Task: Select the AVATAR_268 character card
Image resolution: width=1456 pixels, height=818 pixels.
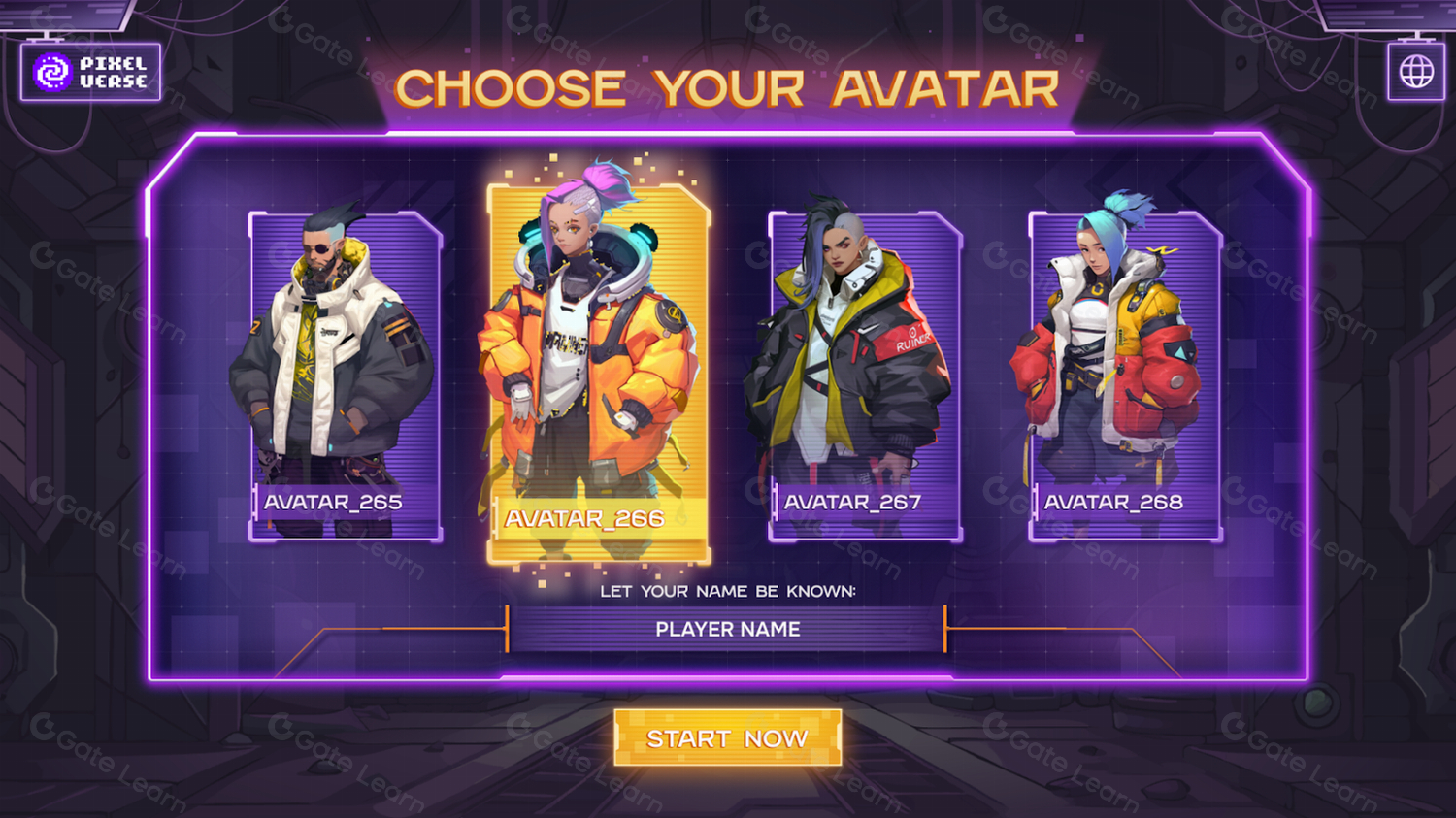Action: pos(1124,376)
